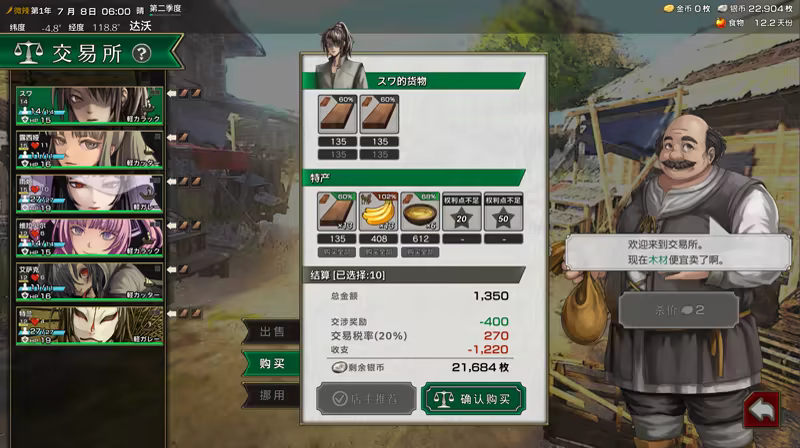
Task: Select the wood plank in 特产 specialties
Action: click(x=334, y=211)
